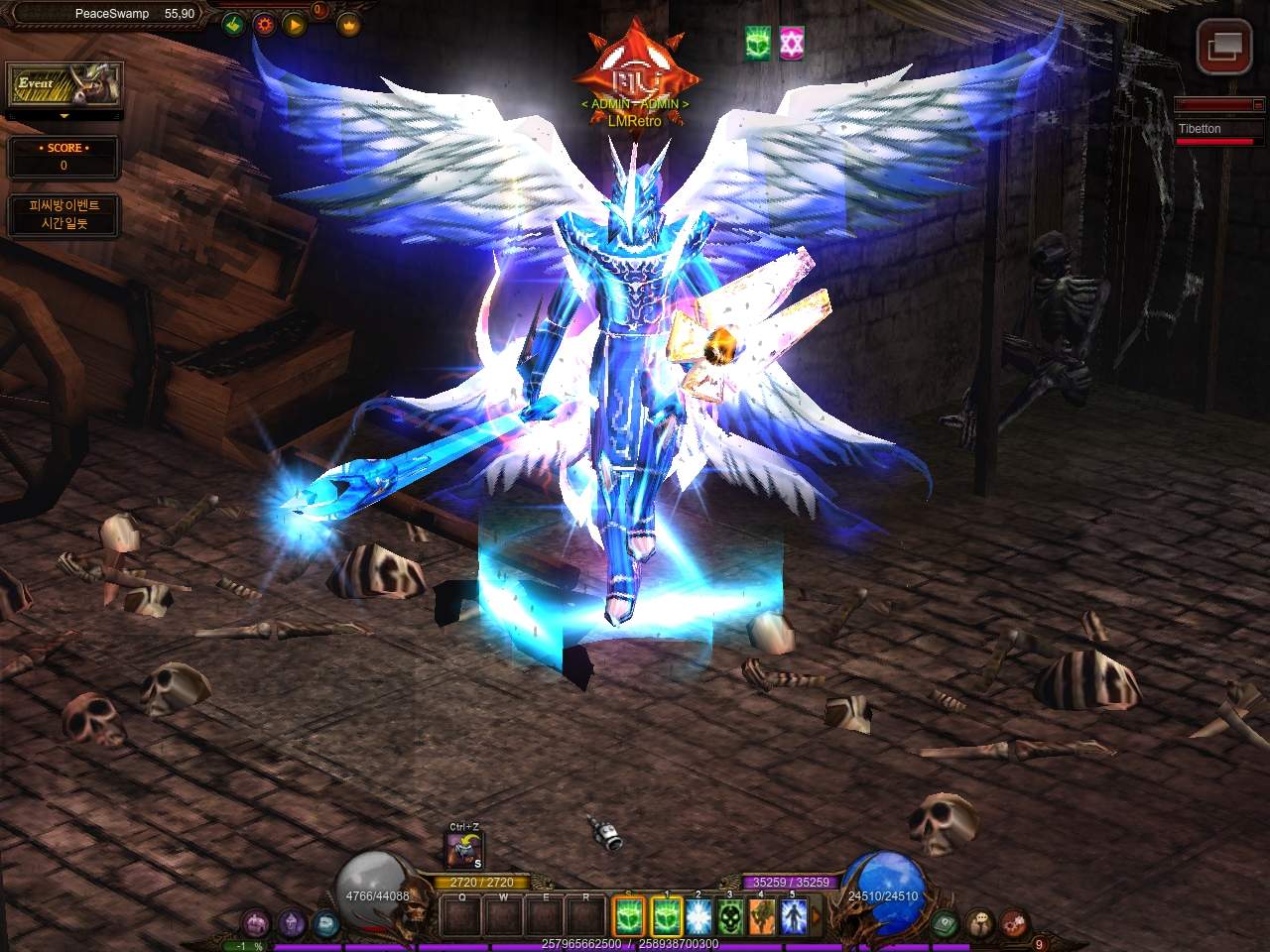Screen dimensions: 1270x952
Task: Click the green arrow icon in the top bar
Action: (x=232, y=24)
